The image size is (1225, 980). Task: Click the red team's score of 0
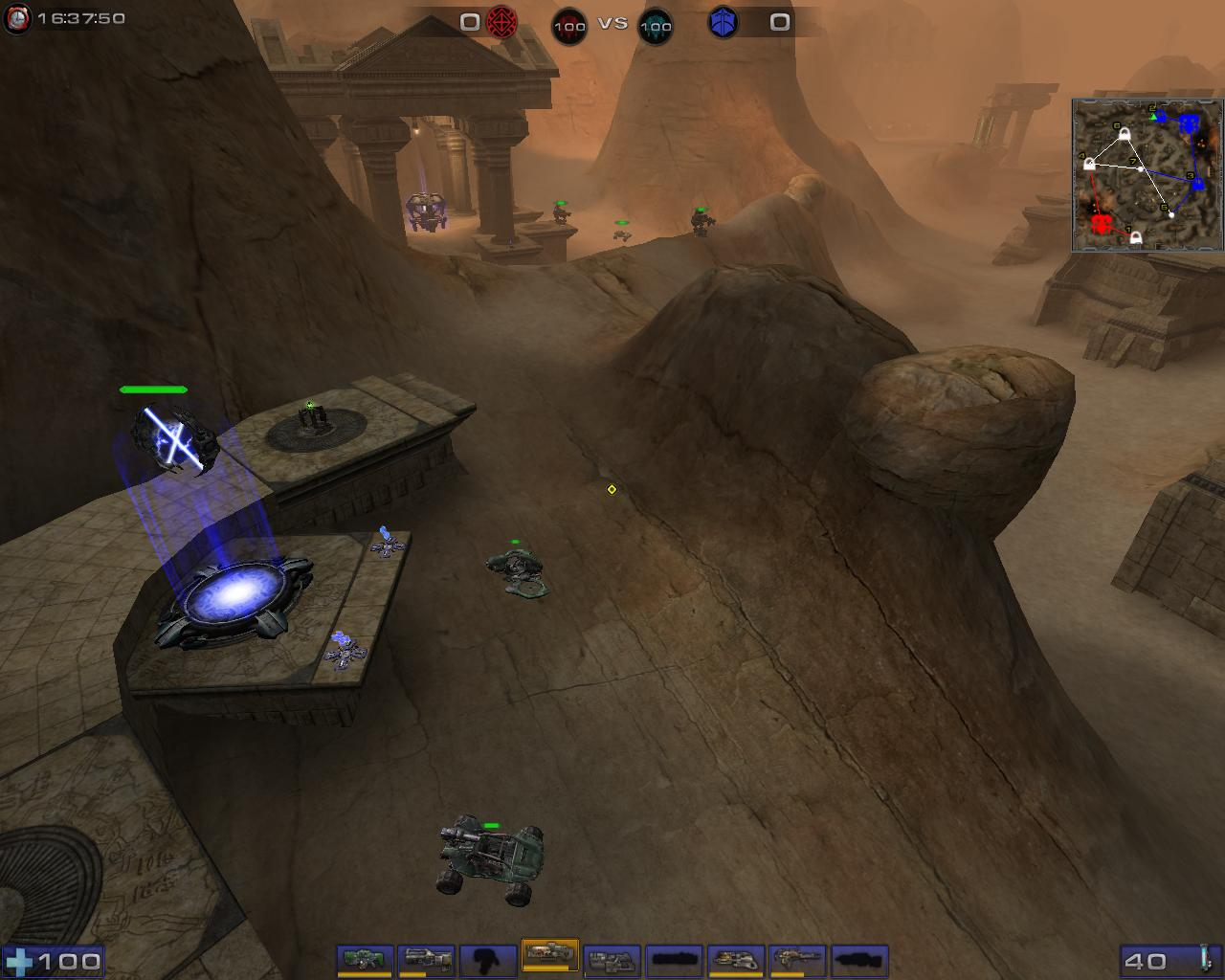click(468, 21)
